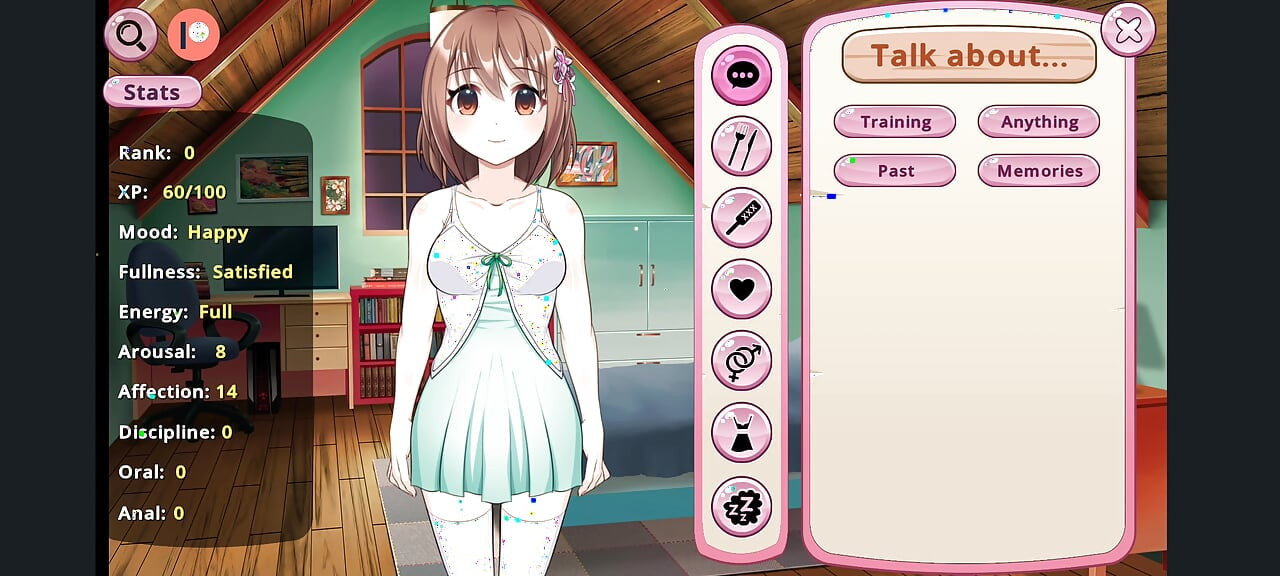Open the Memories topic
Image resolution: width=1280 pixels, height=576 pixels.
(1039, 171)
